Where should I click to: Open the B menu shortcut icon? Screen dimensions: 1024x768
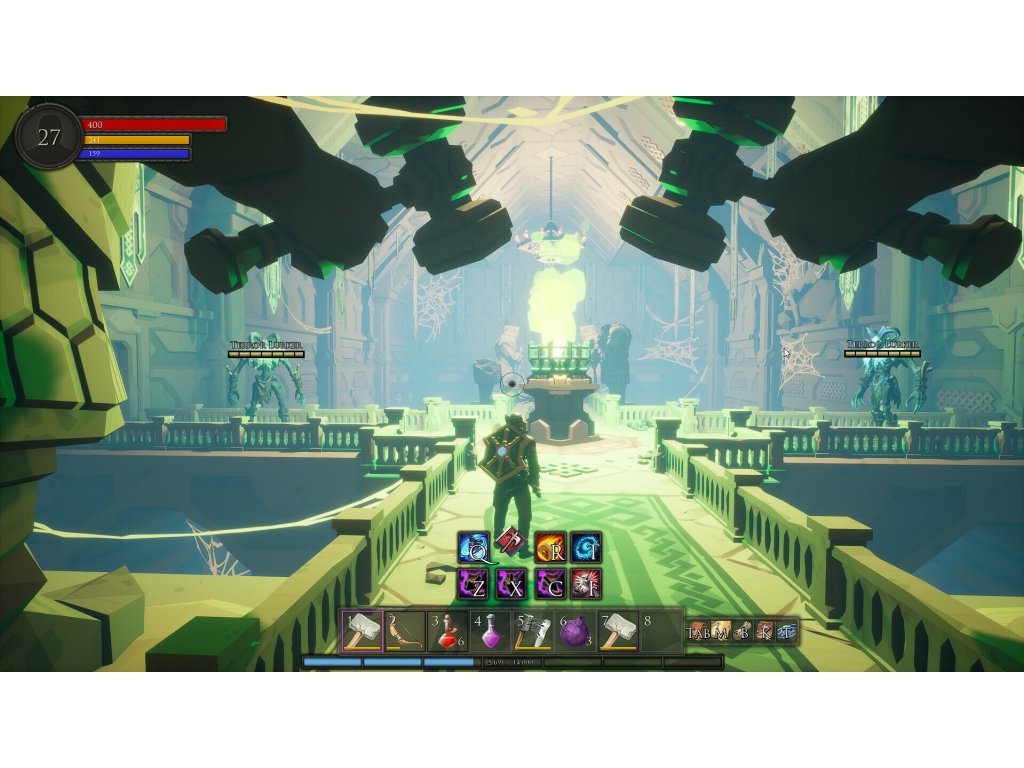743,631
